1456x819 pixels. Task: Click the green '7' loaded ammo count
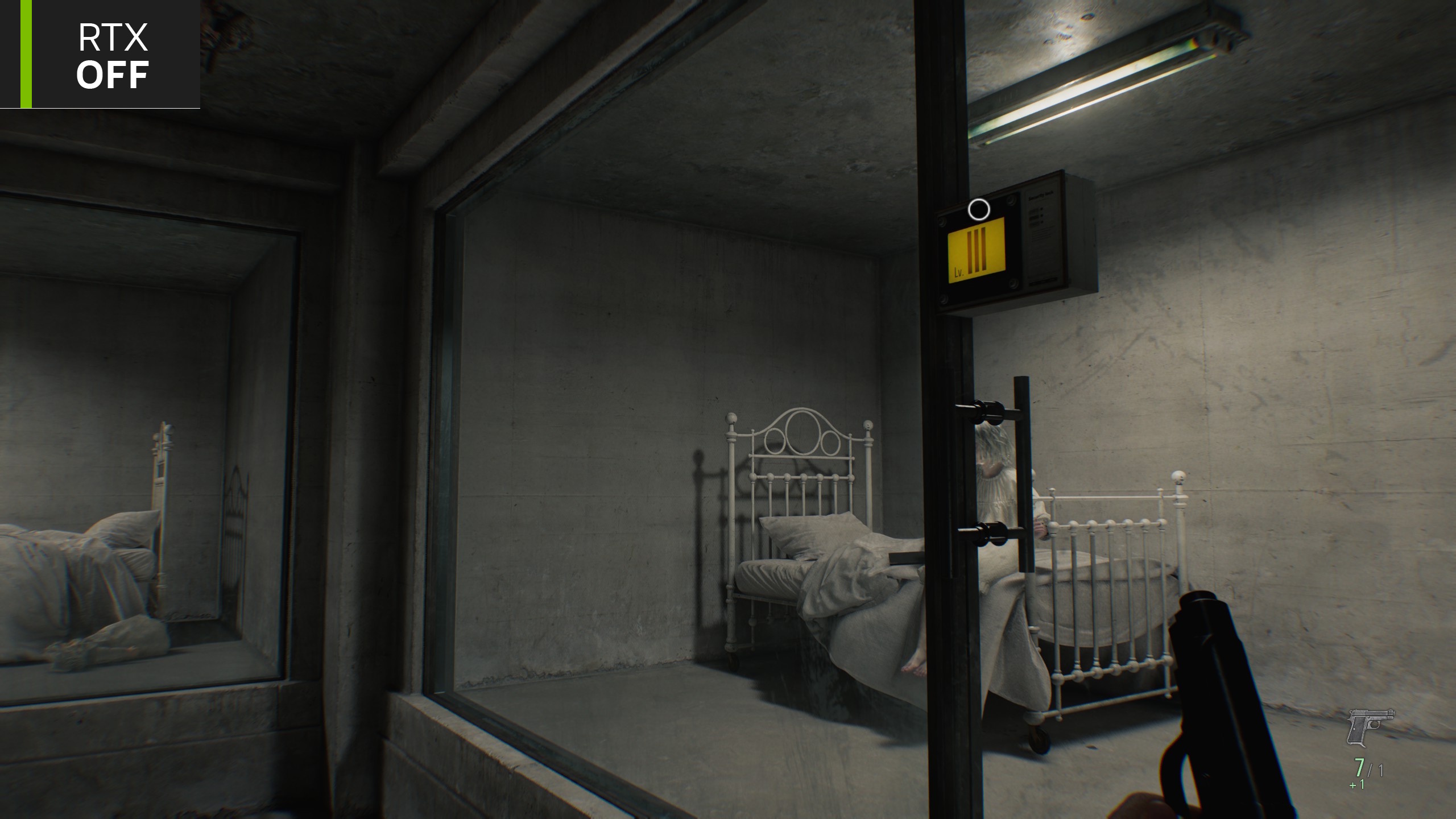coord(1359,768)
